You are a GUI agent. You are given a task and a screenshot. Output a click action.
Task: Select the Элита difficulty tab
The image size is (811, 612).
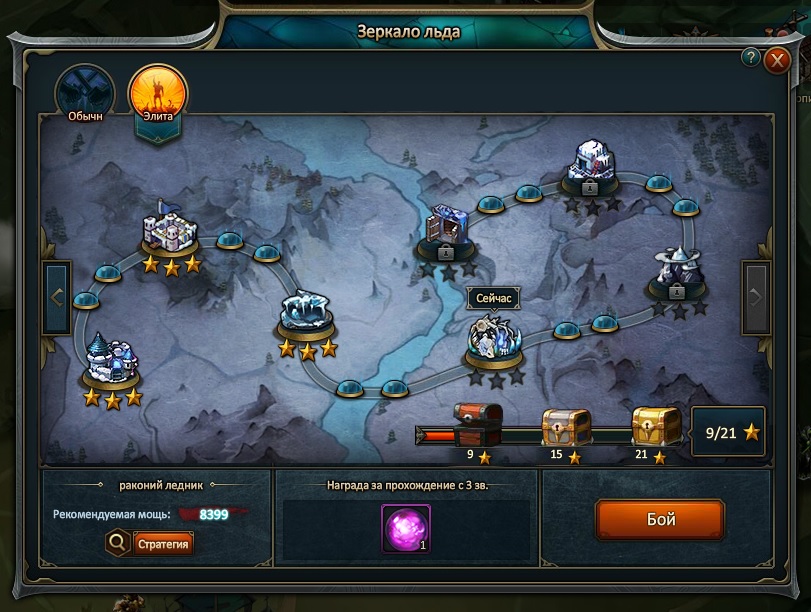pyautogui.click(x=157, y=93)
